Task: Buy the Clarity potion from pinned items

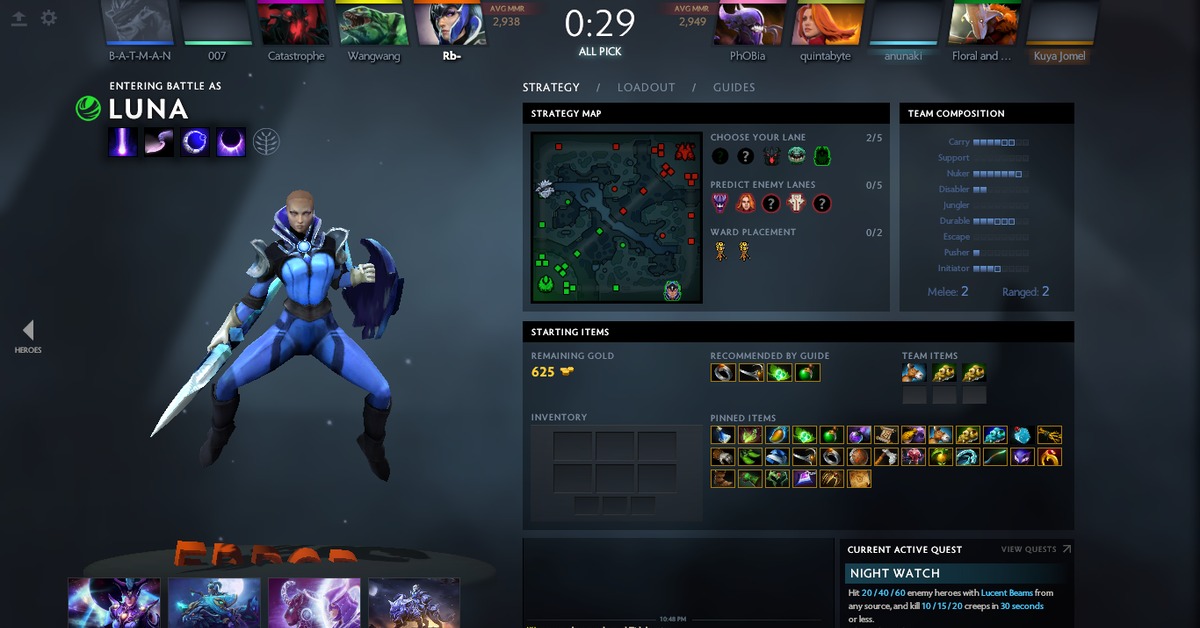Action: click(723, 435)
